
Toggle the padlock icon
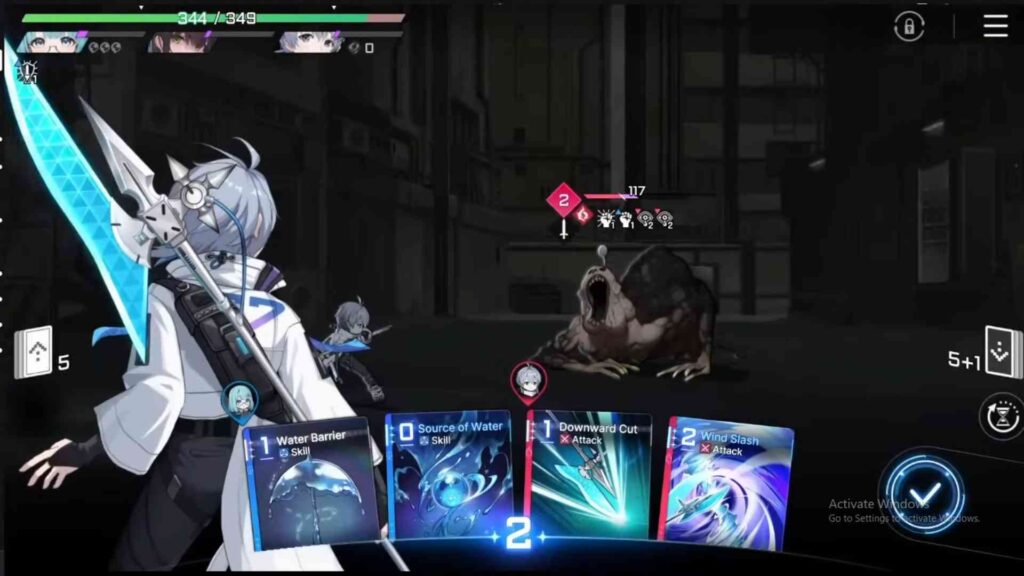pos(908,27)
